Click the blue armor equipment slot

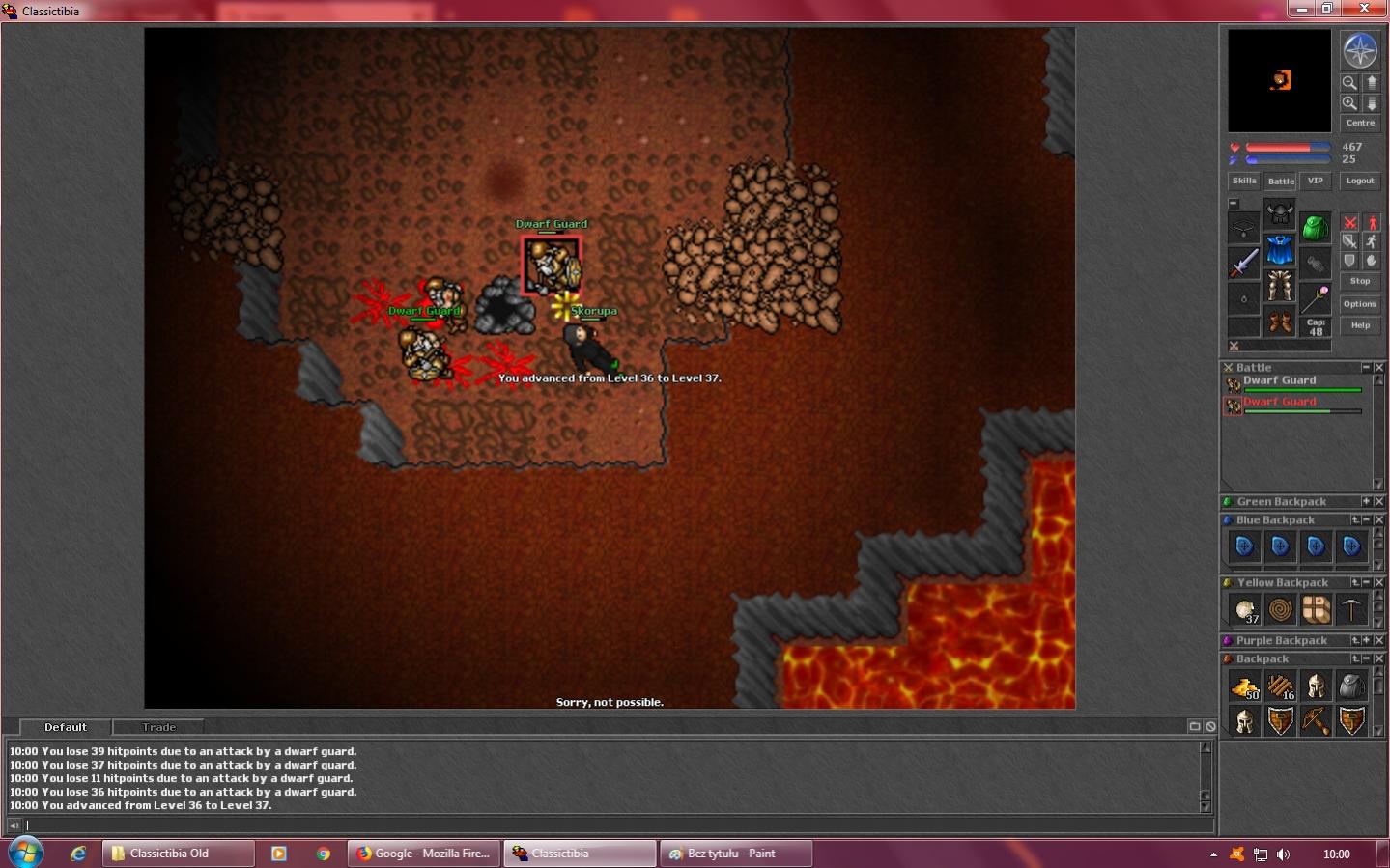click(x=1280, y=250)
